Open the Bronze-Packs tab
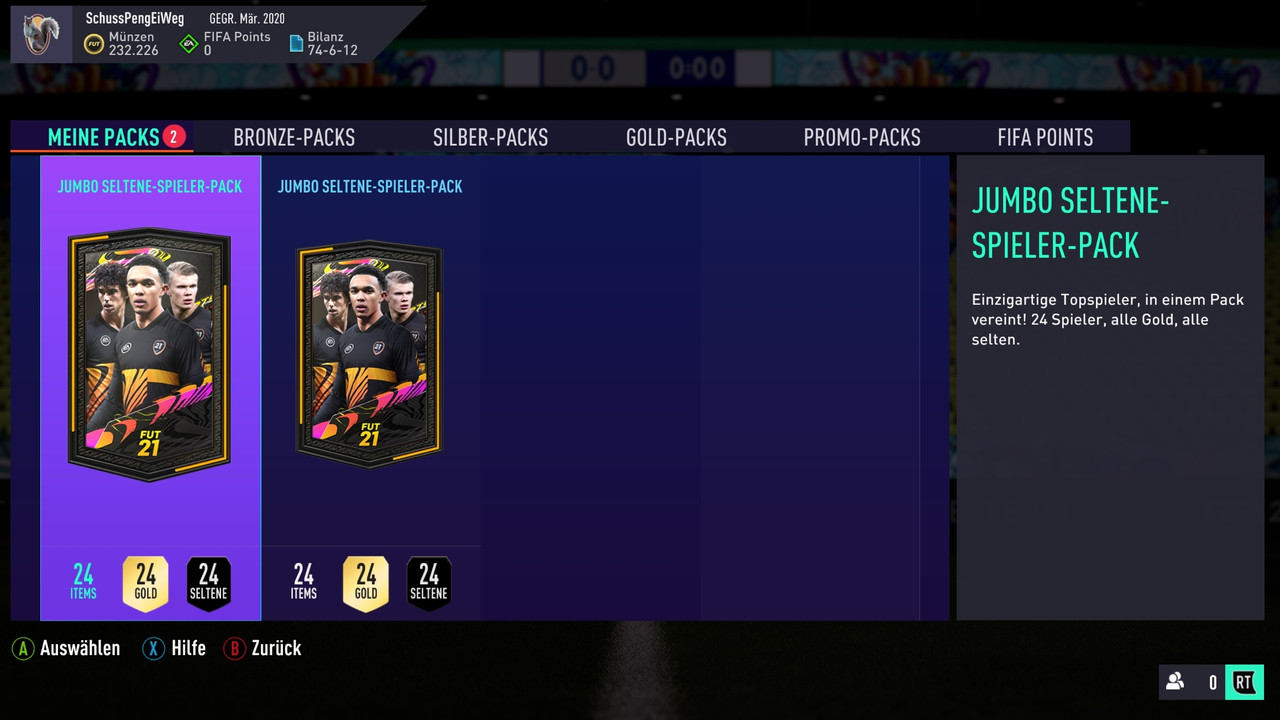Screen dimensions: 1280x720 click(x=294, y=137)
